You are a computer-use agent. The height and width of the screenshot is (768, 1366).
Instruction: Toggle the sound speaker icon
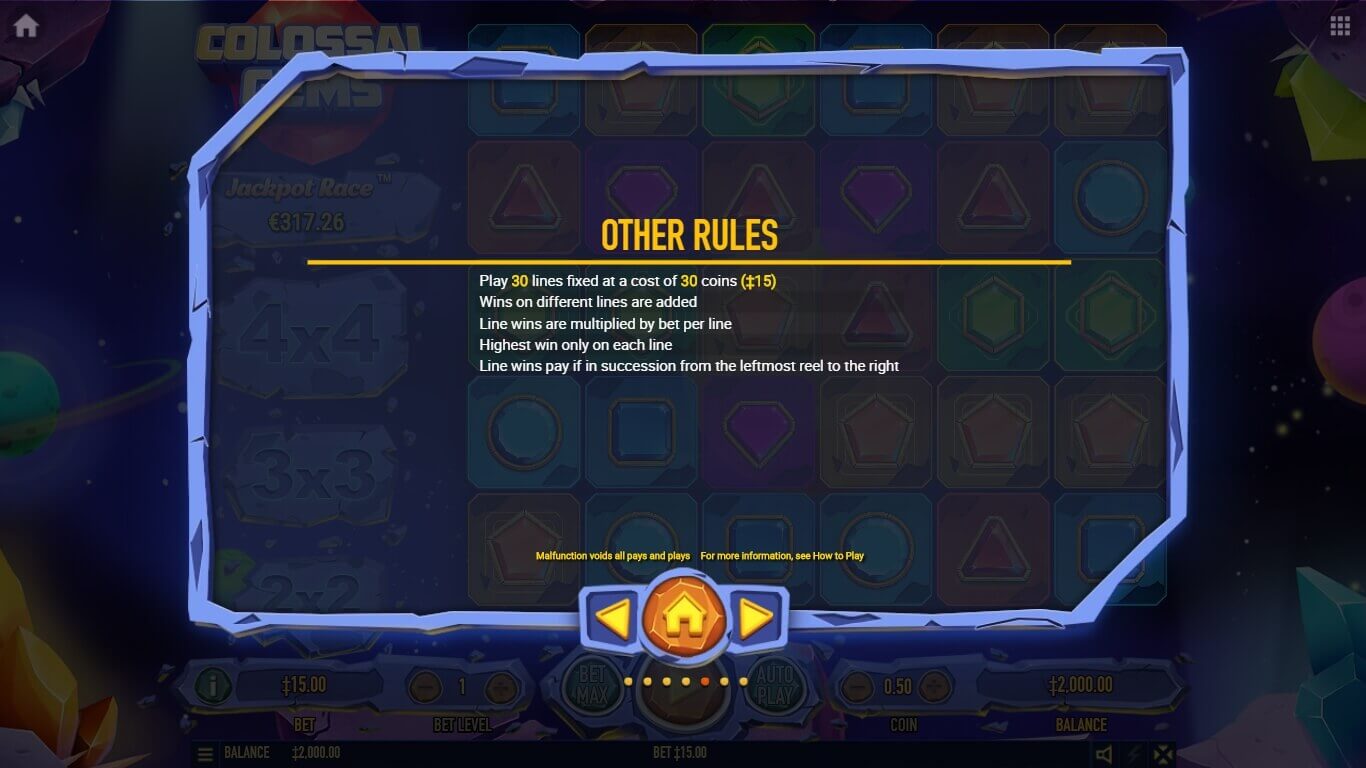[x=1104, y=754]
